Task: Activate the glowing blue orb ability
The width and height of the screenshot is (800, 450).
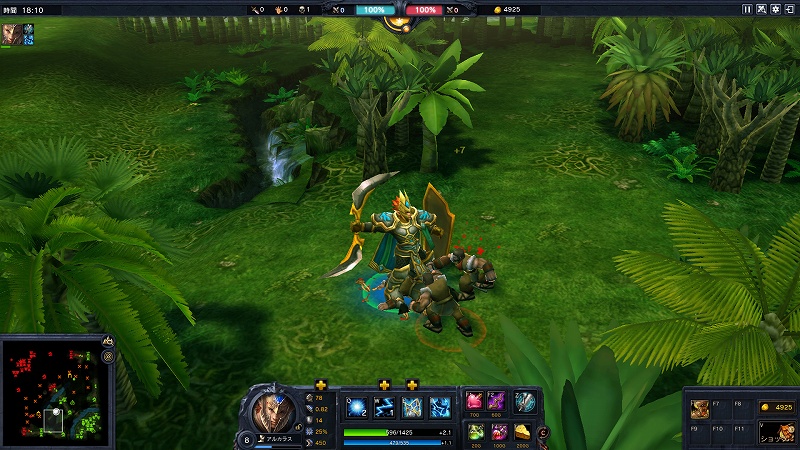Action: 357,406
